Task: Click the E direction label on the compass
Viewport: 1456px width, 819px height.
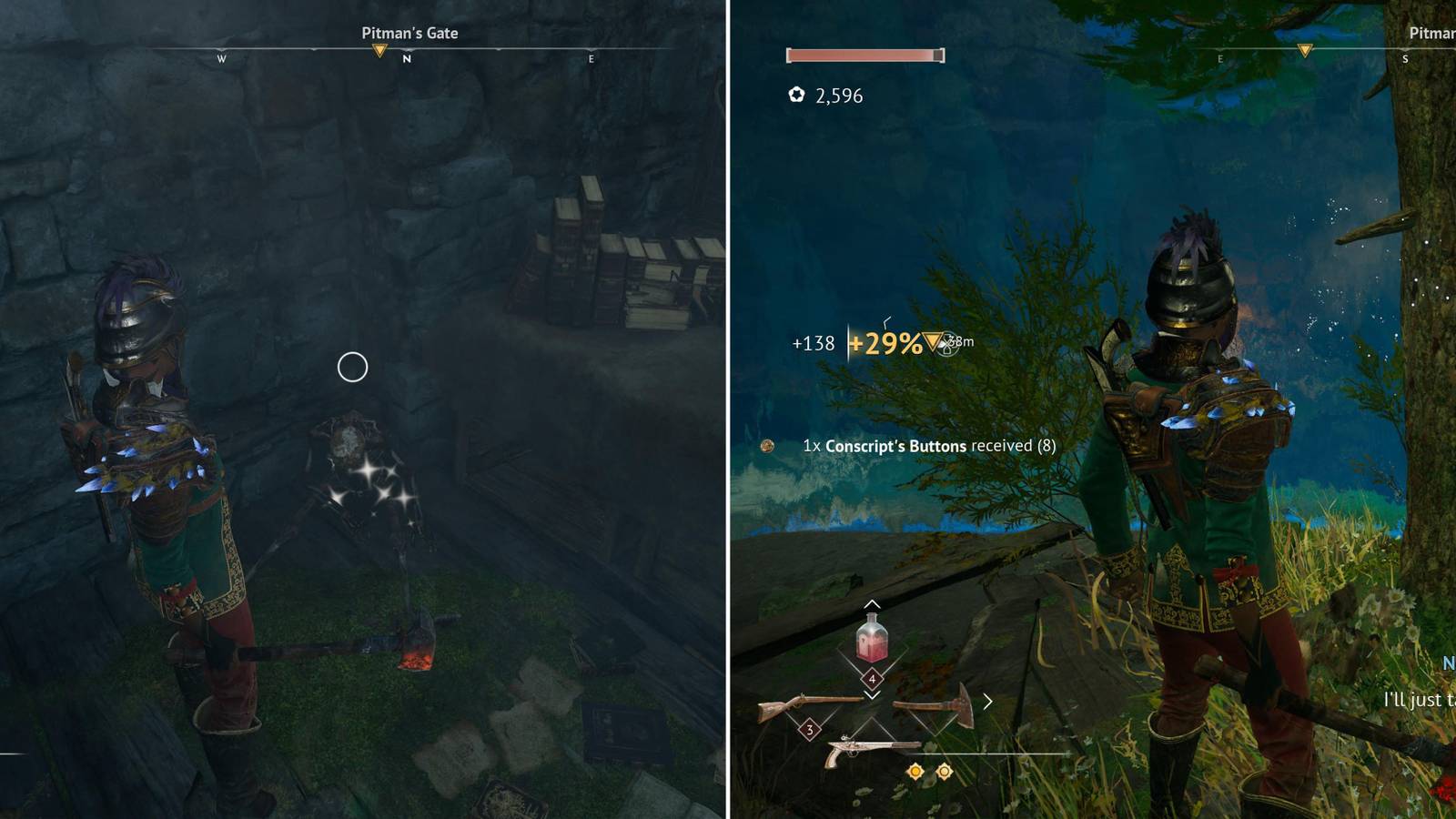Action: click(x=591, y=58)
